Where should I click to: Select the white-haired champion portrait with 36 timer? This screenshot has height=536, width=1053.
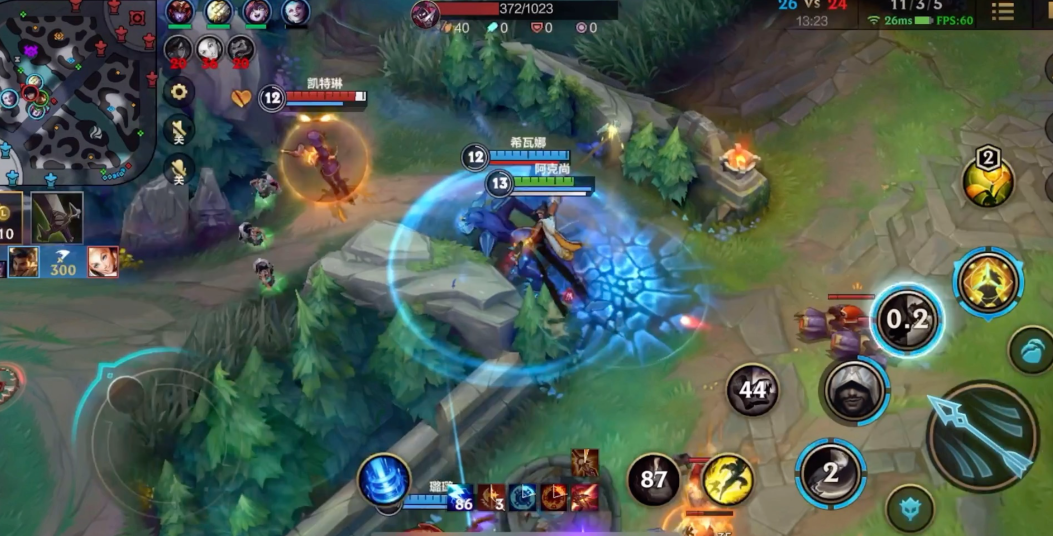click(x=209, y=49)
